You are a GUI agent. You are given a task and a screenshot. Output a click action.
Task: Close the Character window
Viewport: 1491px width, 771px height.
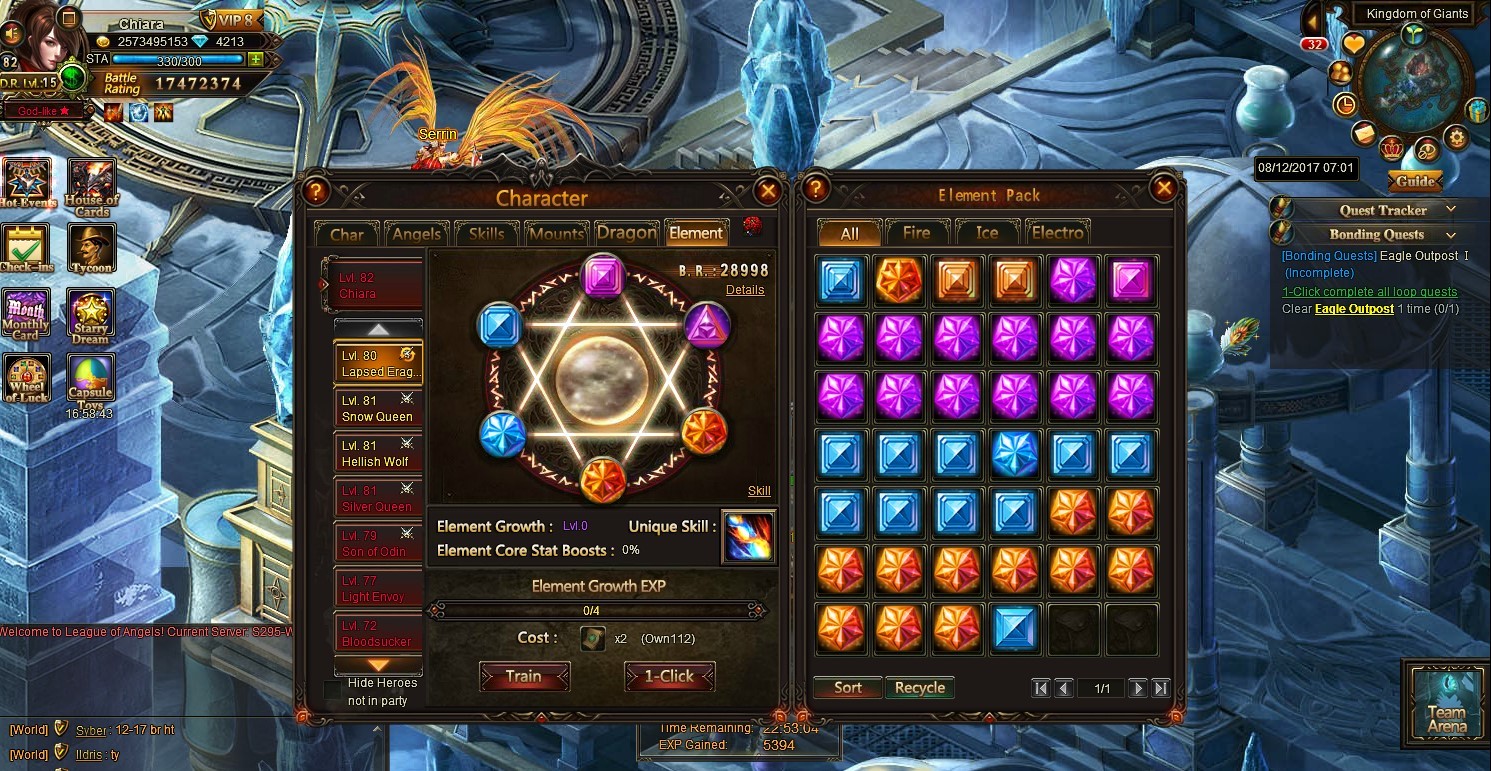pos(767,190)
